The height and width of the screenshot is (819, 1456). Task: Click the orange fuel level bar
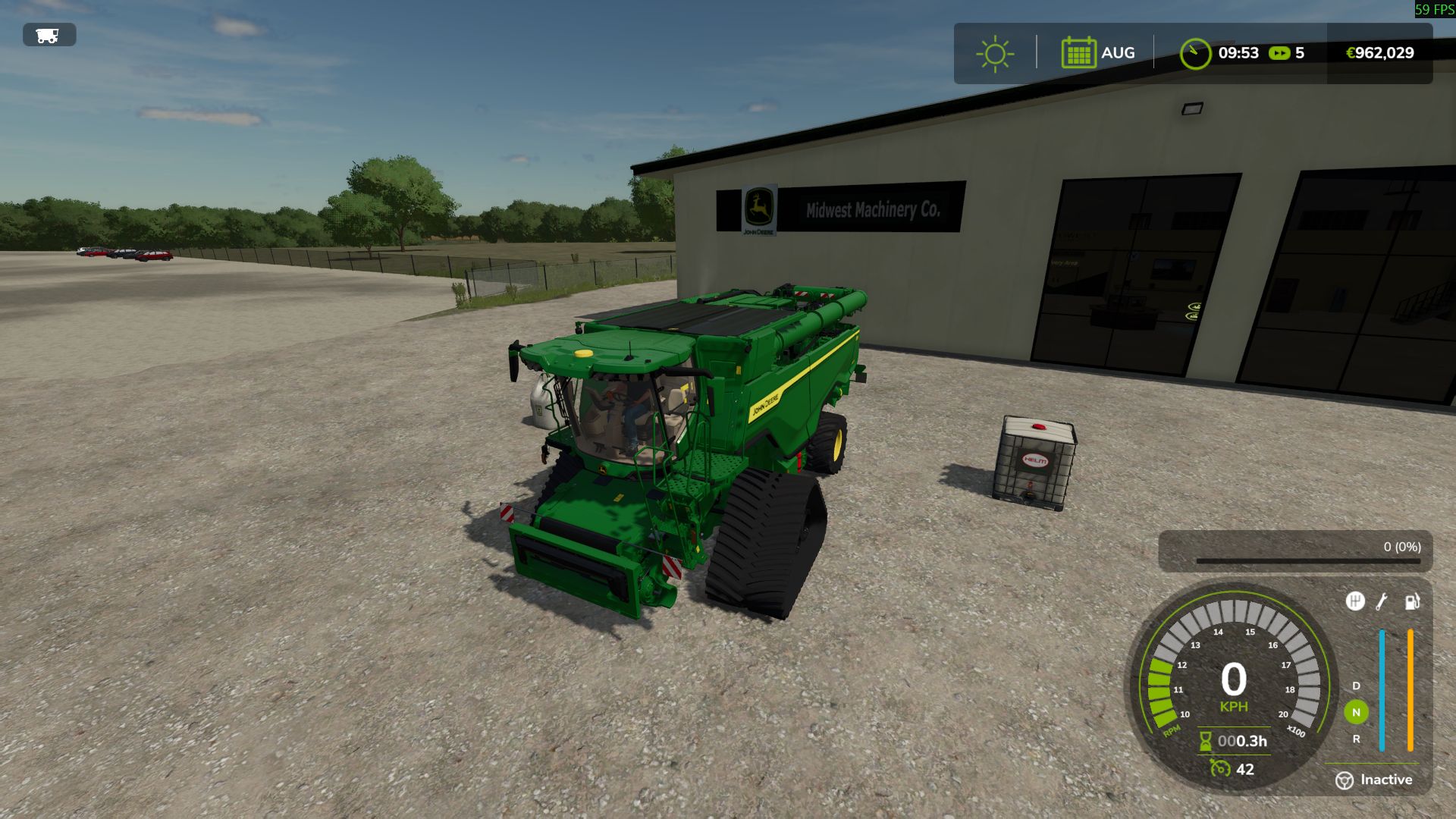[x=1410, y=689]
